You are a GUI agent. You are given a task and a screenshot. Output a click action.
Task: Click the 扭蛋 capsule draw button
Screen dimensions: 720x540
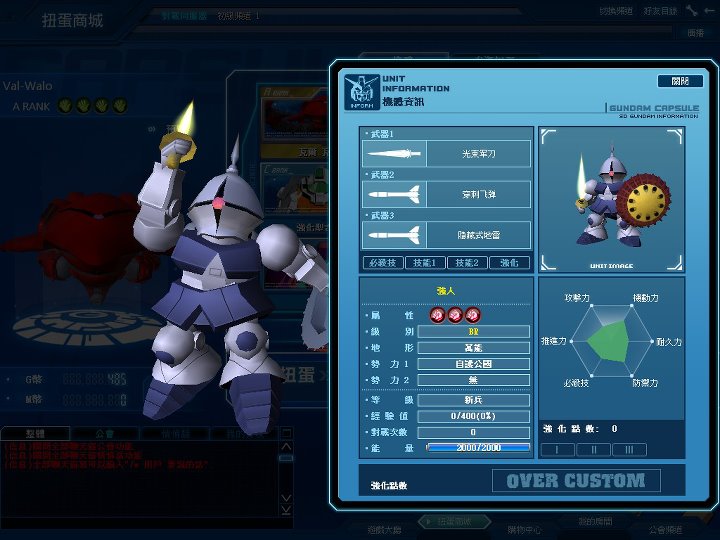pos(297,373)
